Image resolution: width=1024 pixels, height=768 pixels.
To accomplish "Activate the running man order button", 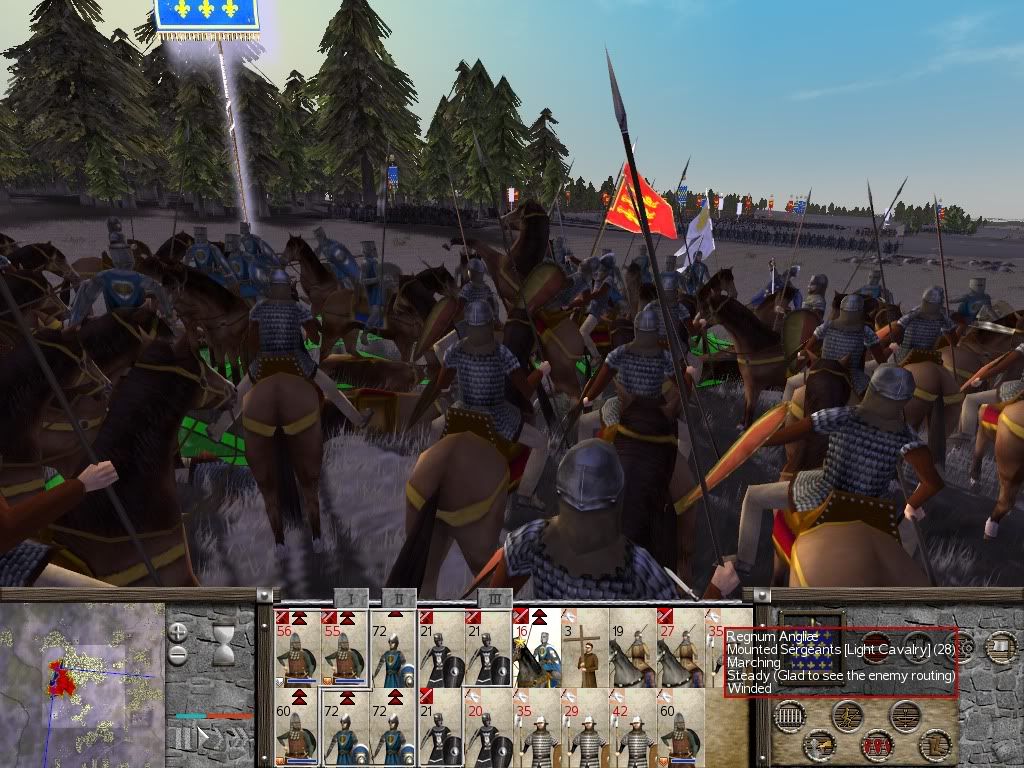I will point(848,716).
